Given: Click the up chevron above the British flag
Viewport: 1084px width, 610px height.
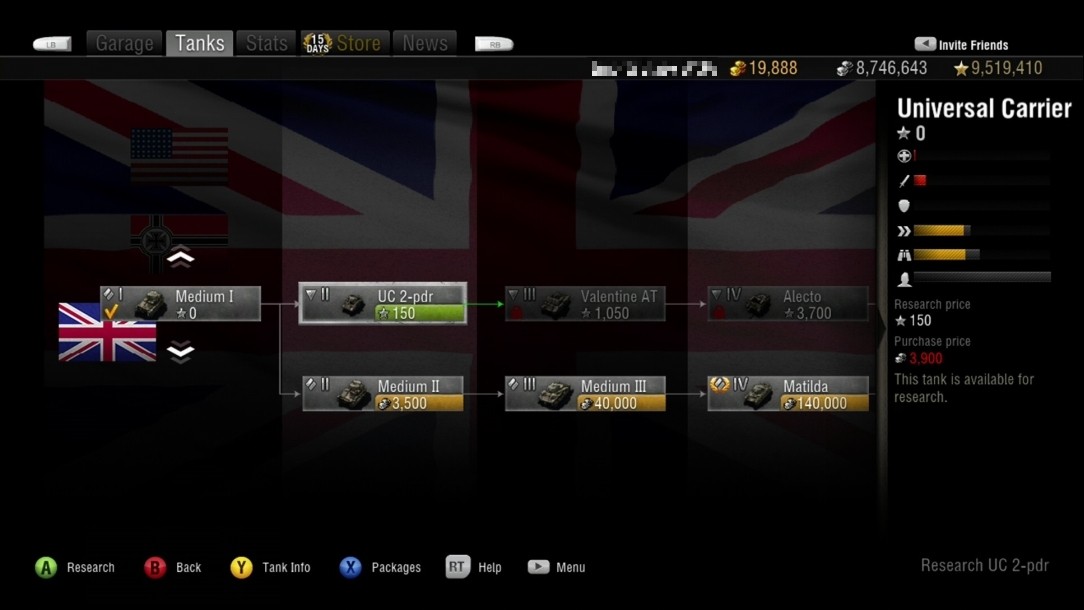Looking at the screenshot, I should pyautogui.click(x=180, y=258).
